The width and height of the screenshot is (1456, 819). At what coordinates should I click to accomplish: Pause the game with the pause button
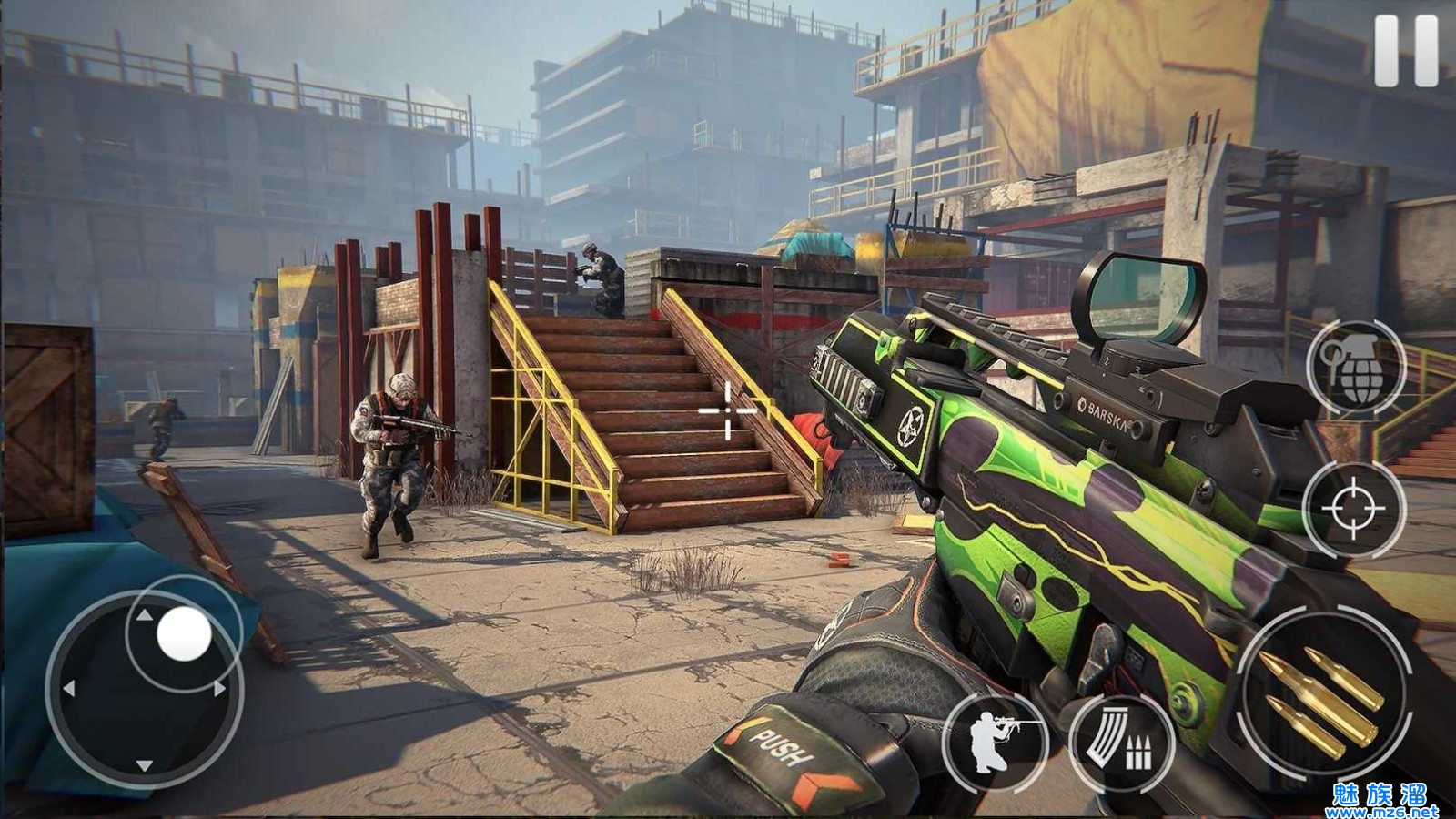tap(1406, 50)
